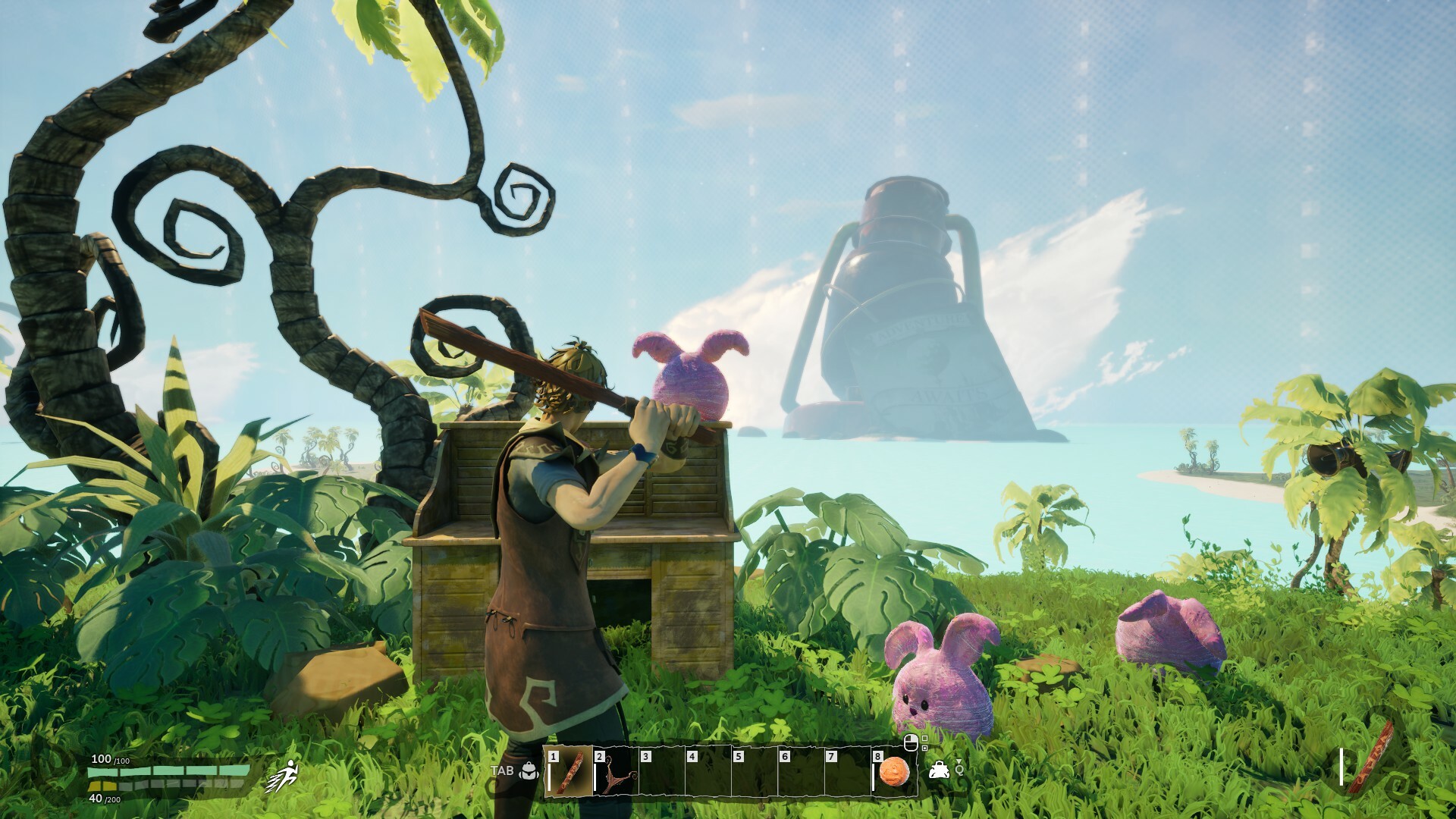Click the satchel bag icon right of the hotbar

pyautogui.click(x=940, y=770)
